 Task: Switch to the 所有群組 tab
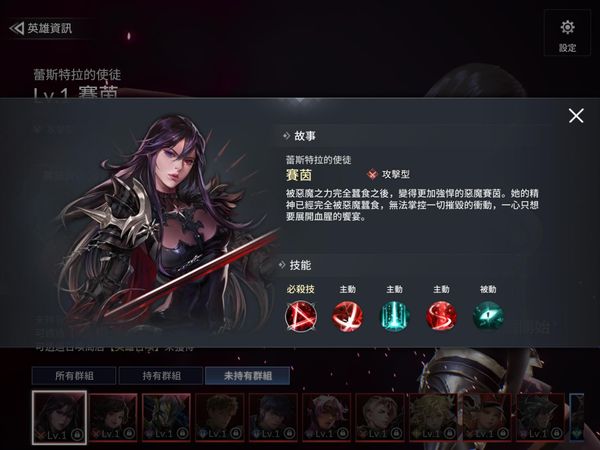pyautogui.click(x=72, y=376)
